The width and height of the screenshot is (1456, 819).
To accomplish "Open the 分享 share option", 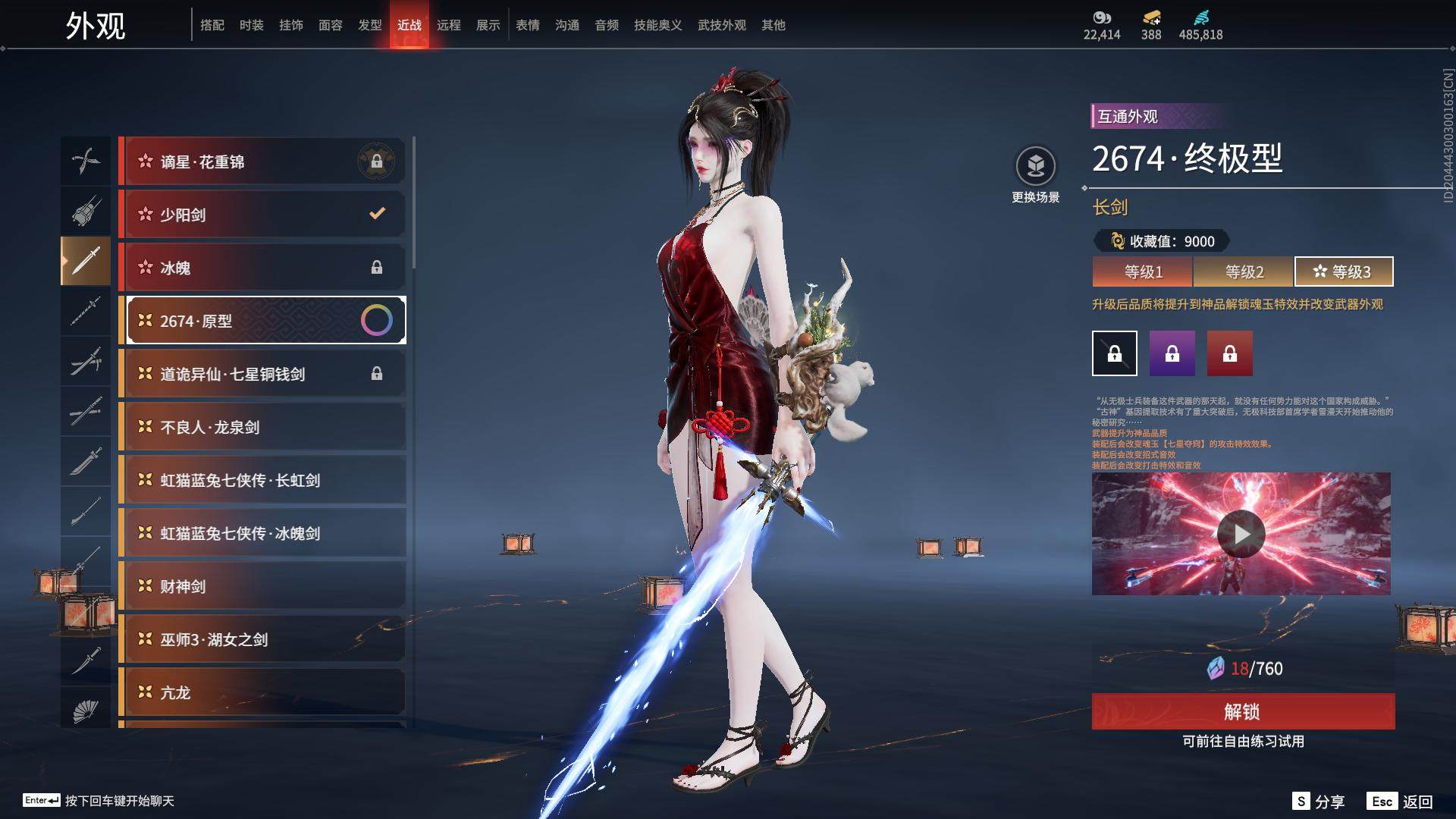I will point(1319,802).
